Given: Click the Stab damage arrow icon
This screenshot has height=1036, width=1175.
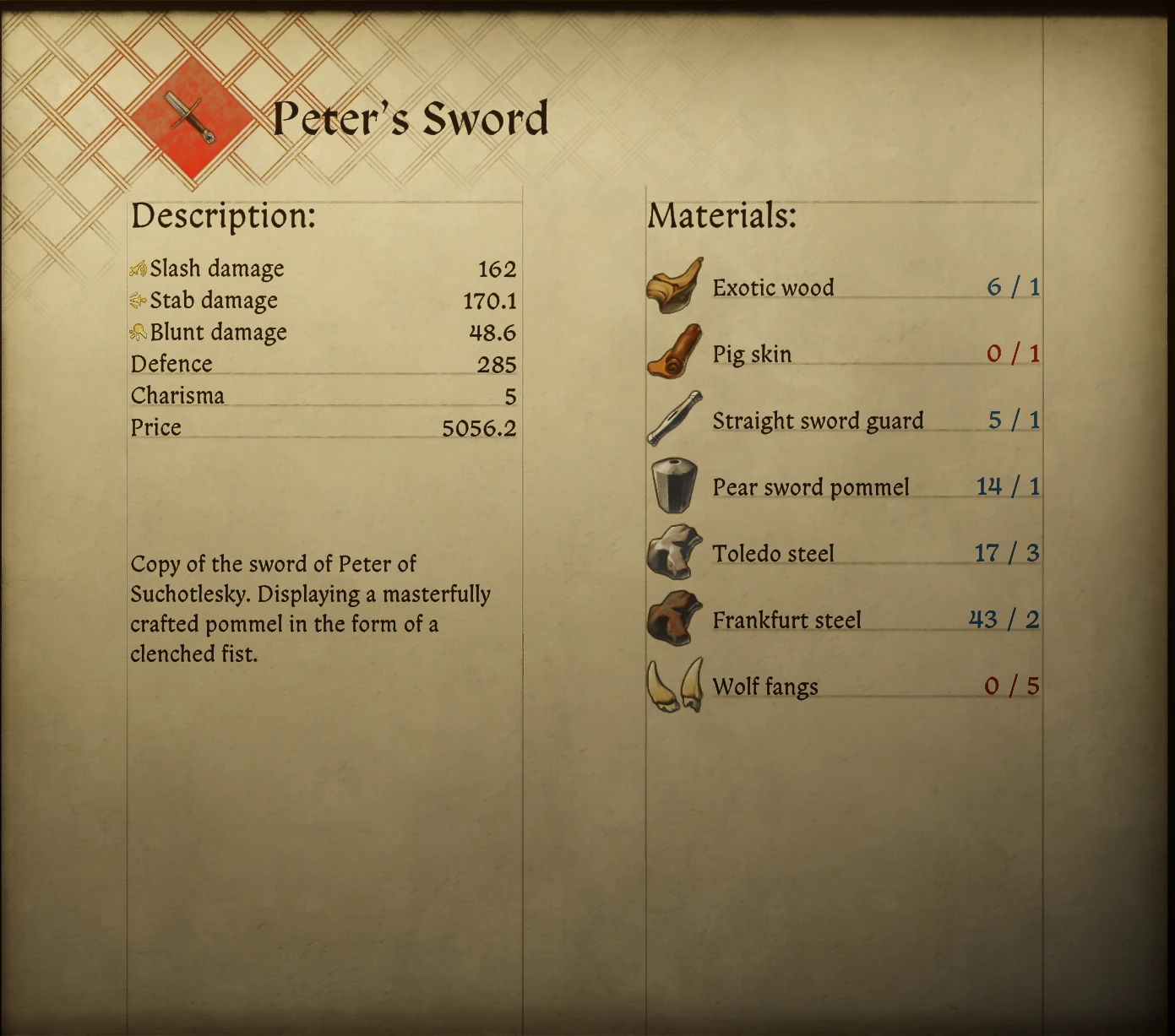Looking at the screenshot, I should point(139,299).
